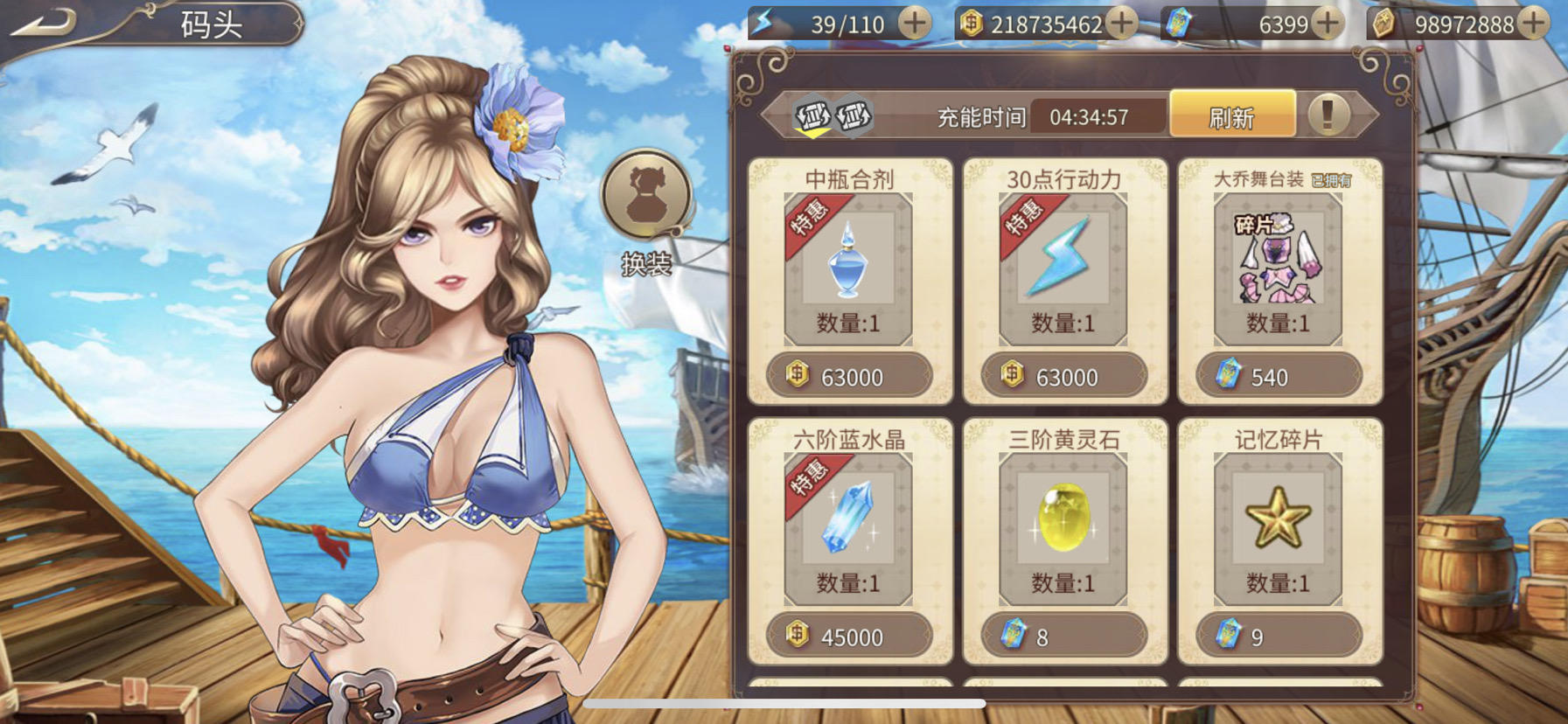The image size is (1568, 724).
Task: Add gold coins with the plus button
Action: (x=1122, y=24)
